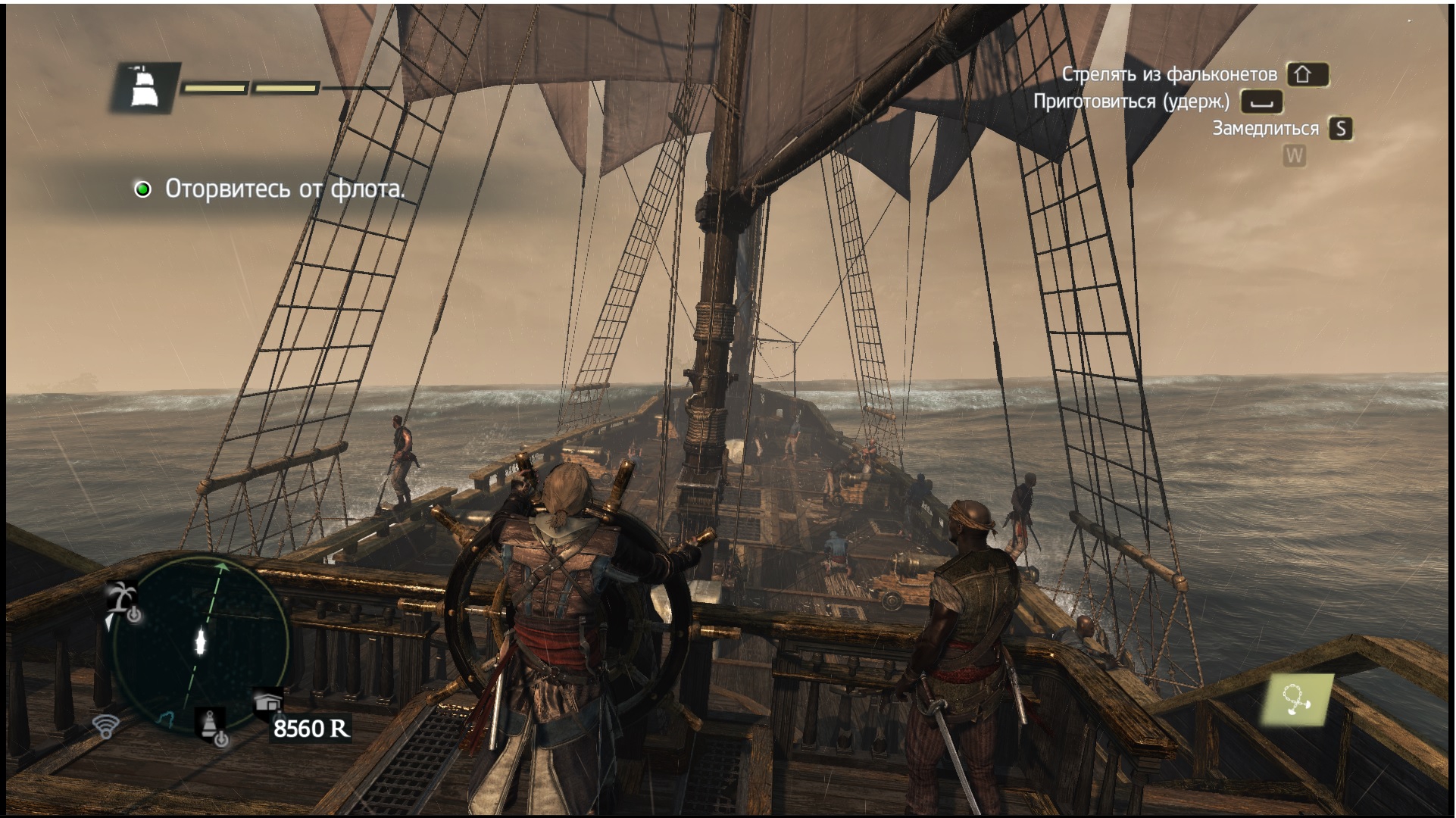The image size is (1456, 818).
Task: Click the circular minimap
Action: (200, 644)
